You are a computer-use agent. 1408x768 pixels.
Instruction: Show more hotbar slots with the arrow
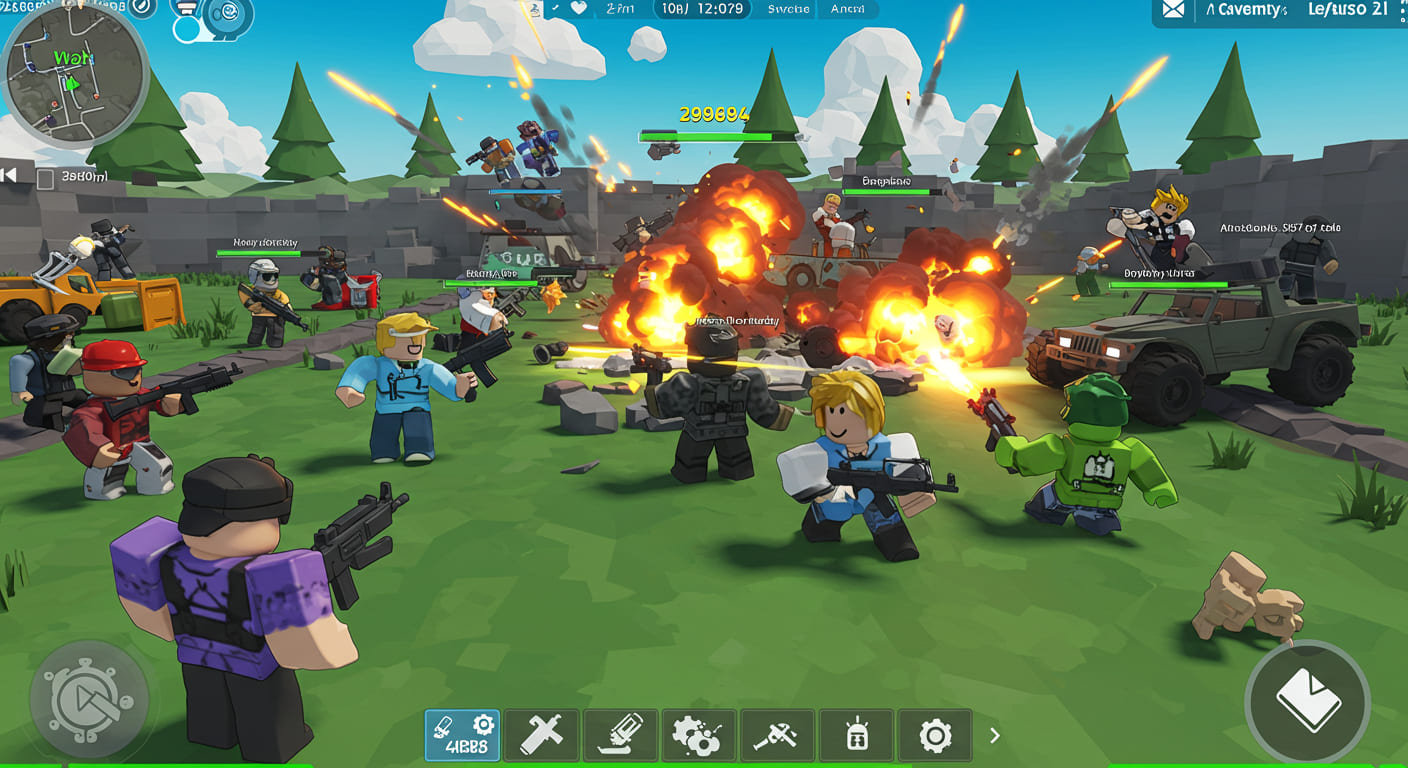coord(995,736)
